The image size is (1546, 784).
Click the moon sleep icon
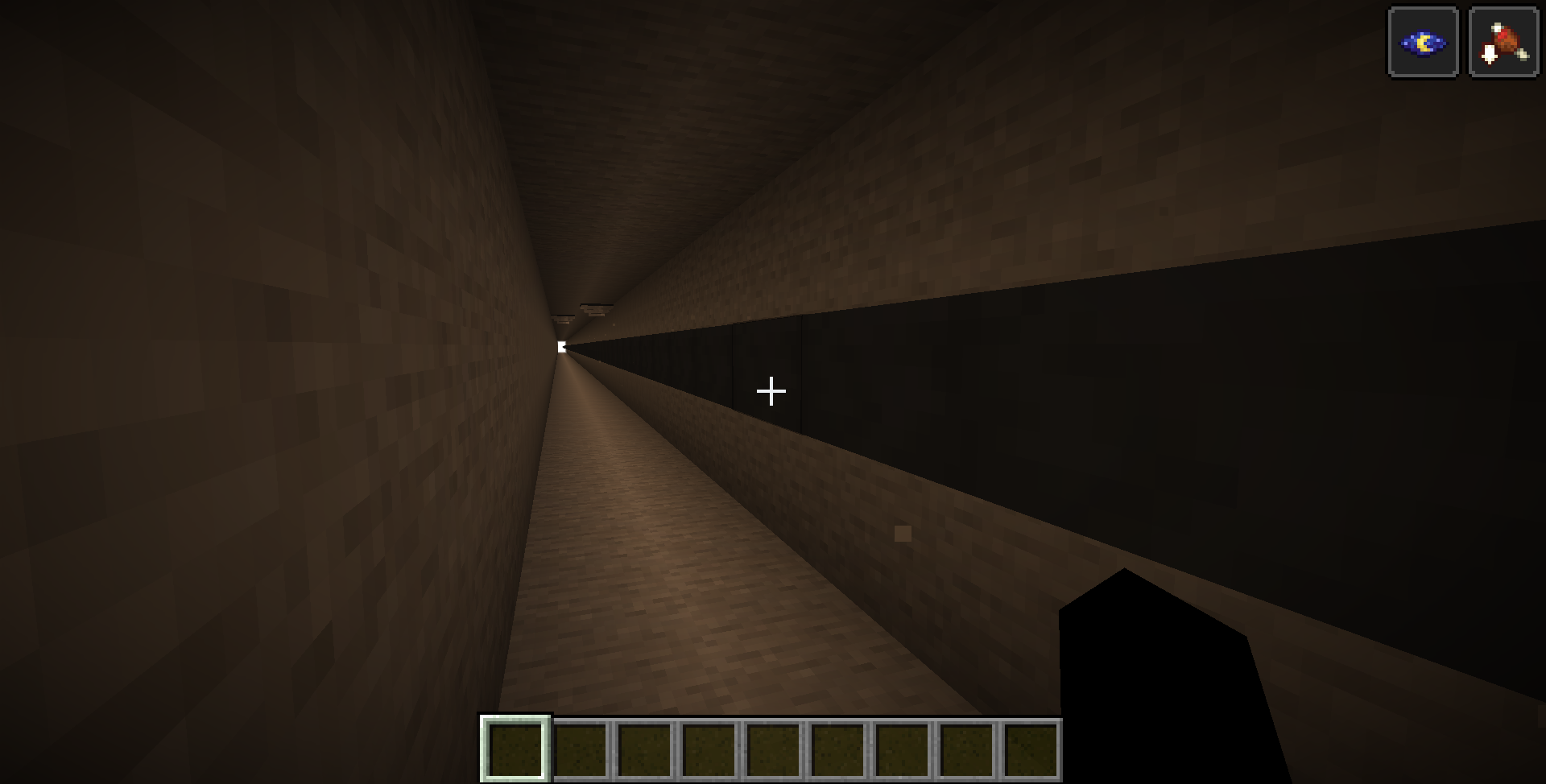click(1422, 42)
